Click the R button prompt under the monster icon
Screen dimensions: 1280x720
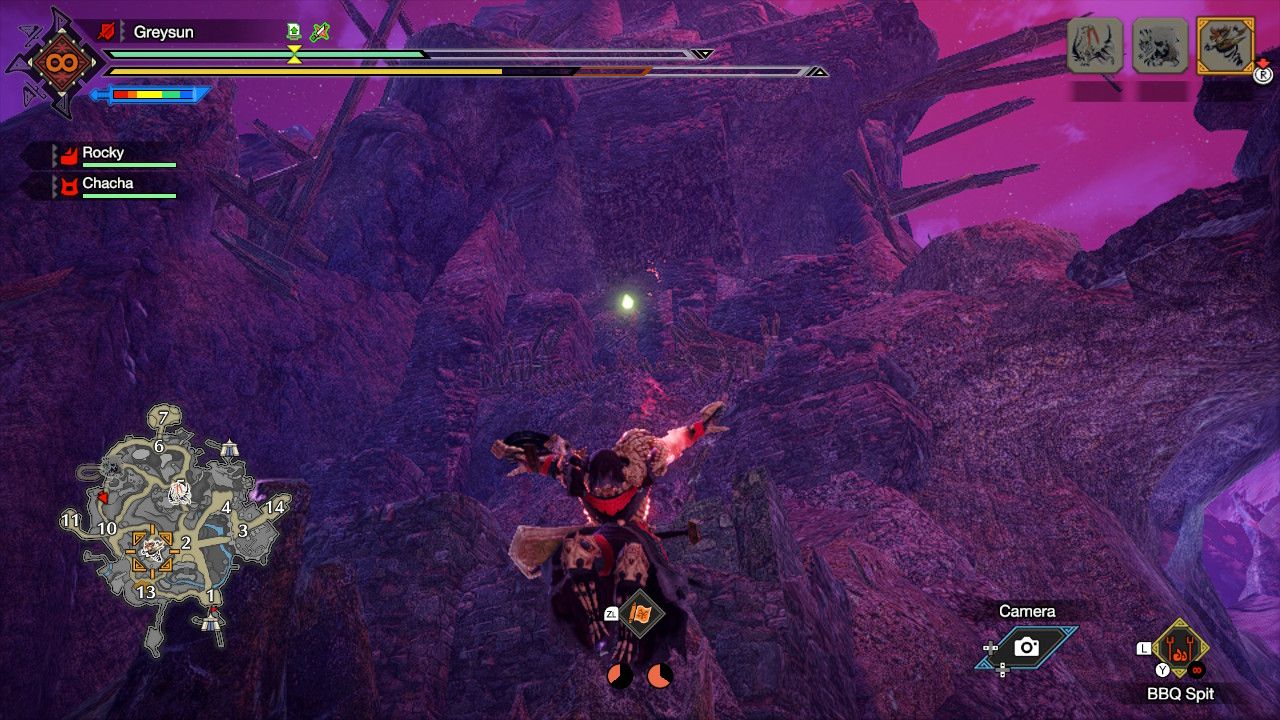pyautogui.click(x=1262, y=75)
